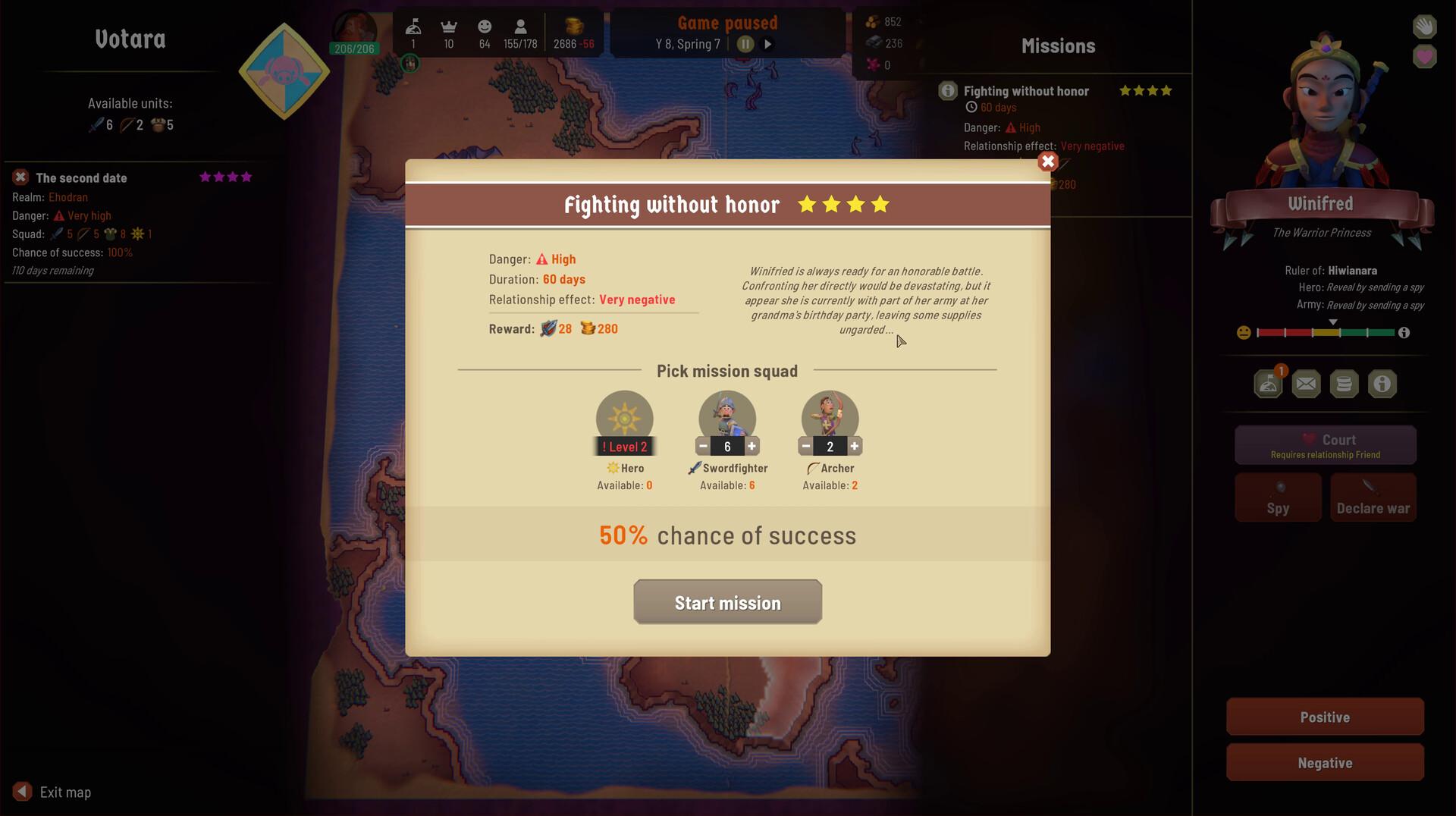Open the trade resources icon in Winifred's panel

(x=1345, y=384)
